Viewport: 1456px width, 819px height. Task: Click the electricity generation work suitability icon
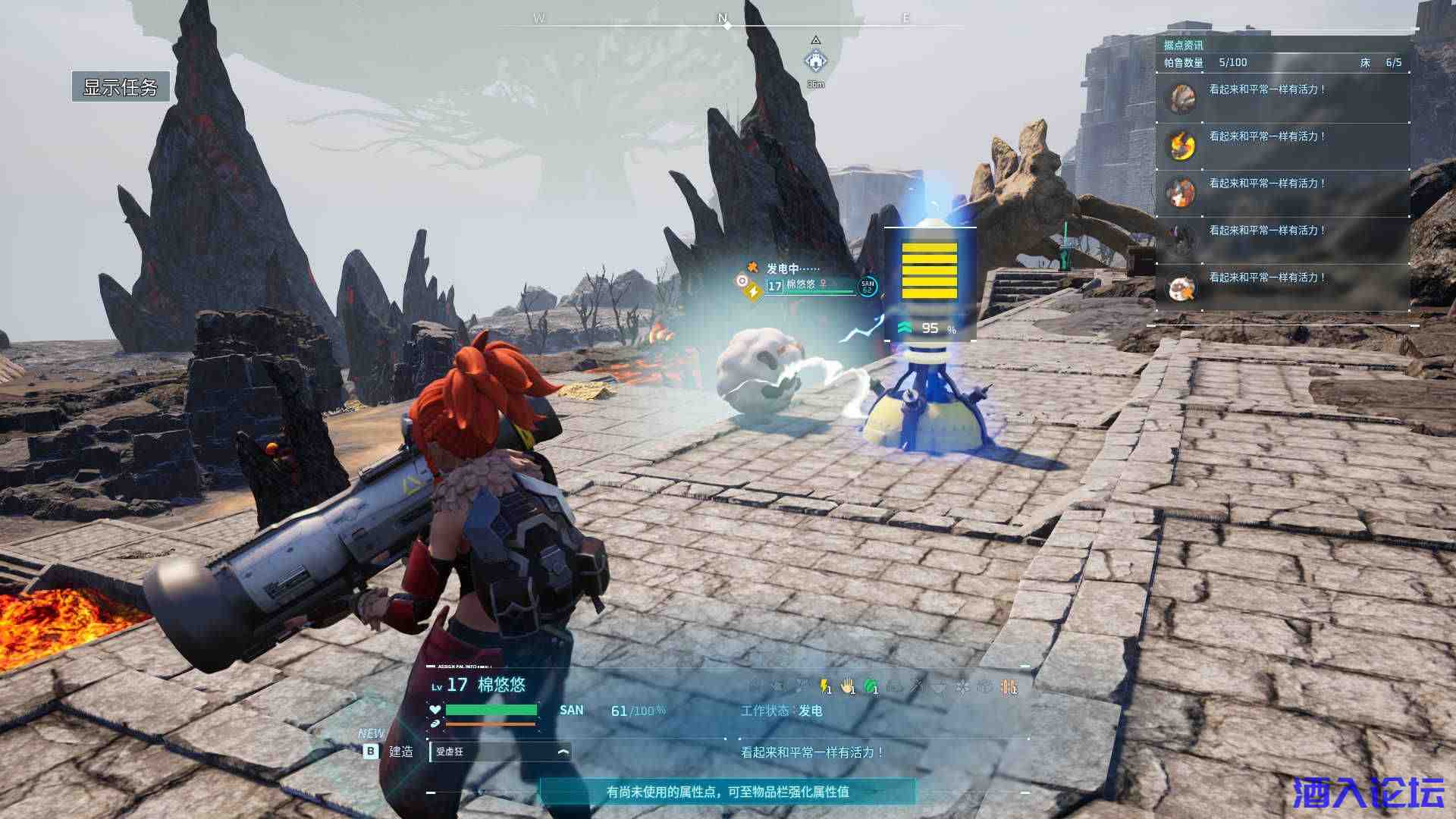click(825, 687)
